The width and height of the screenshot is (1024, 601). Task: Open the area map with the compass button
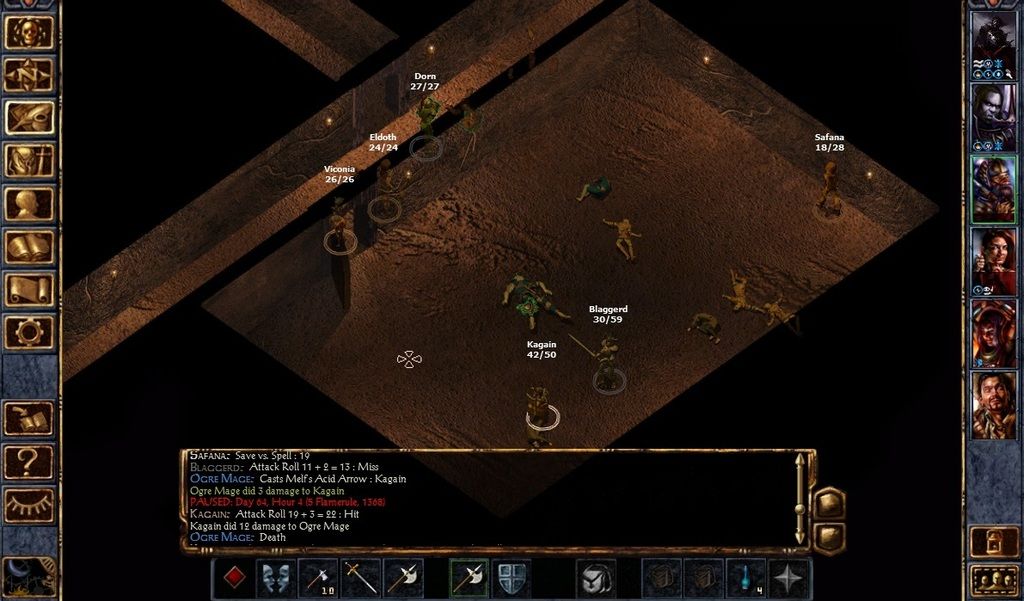pos(29,74)
